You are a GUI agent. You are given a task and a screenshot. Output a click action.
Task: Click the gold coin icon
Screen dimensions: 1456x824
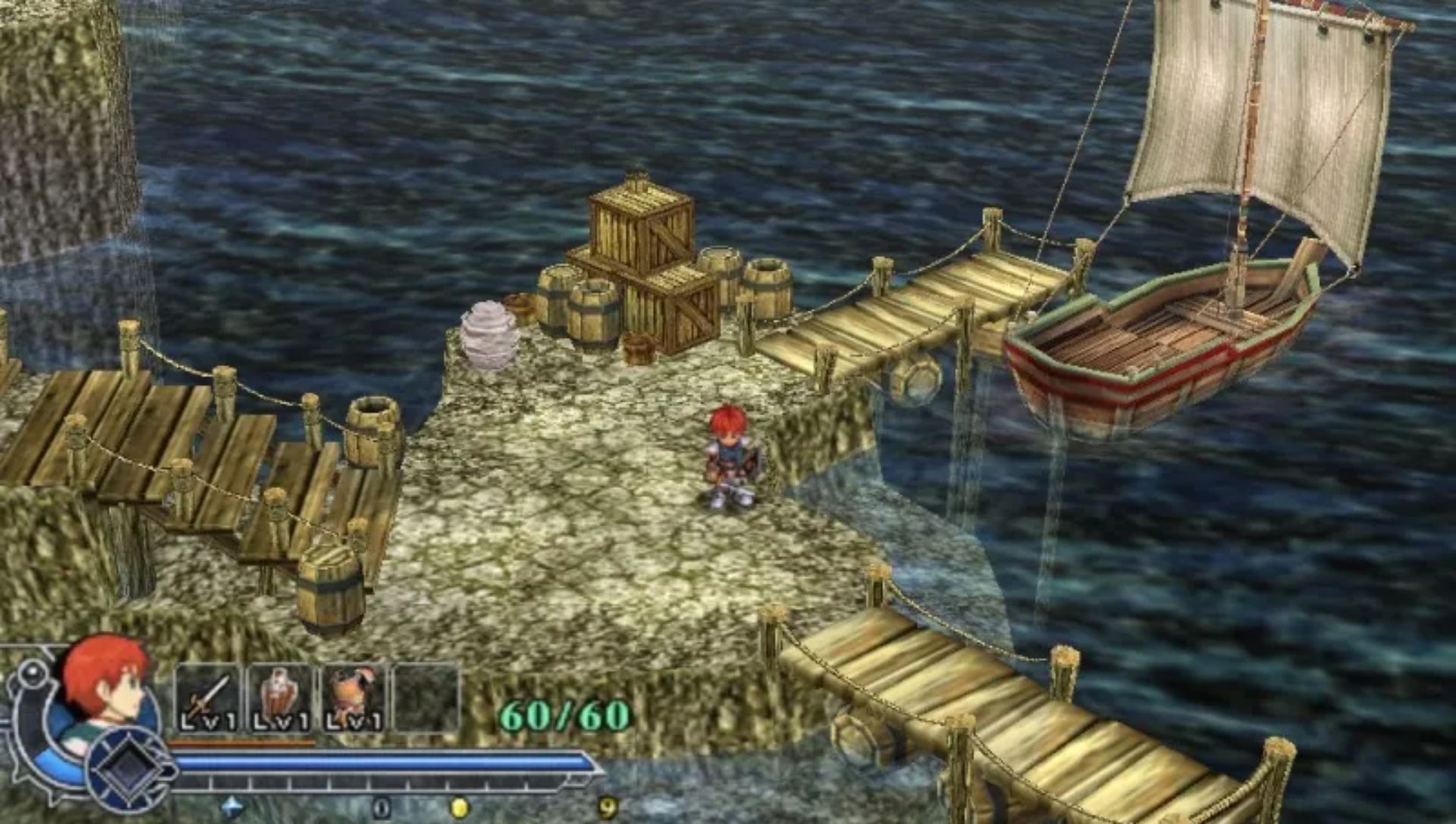459,807
